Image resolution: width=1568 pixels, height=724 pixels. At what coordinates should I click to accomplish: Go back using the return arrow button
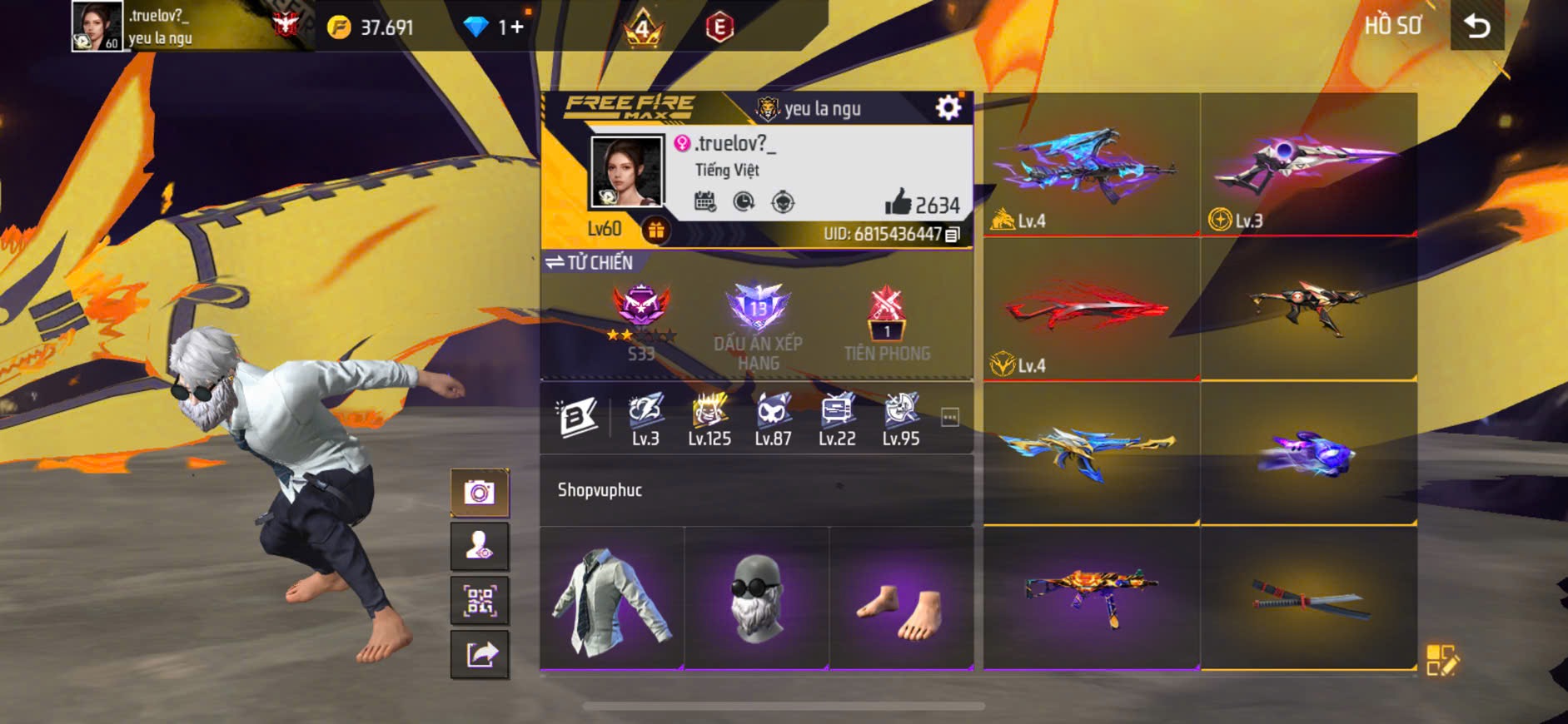[x=1476, y=27]
